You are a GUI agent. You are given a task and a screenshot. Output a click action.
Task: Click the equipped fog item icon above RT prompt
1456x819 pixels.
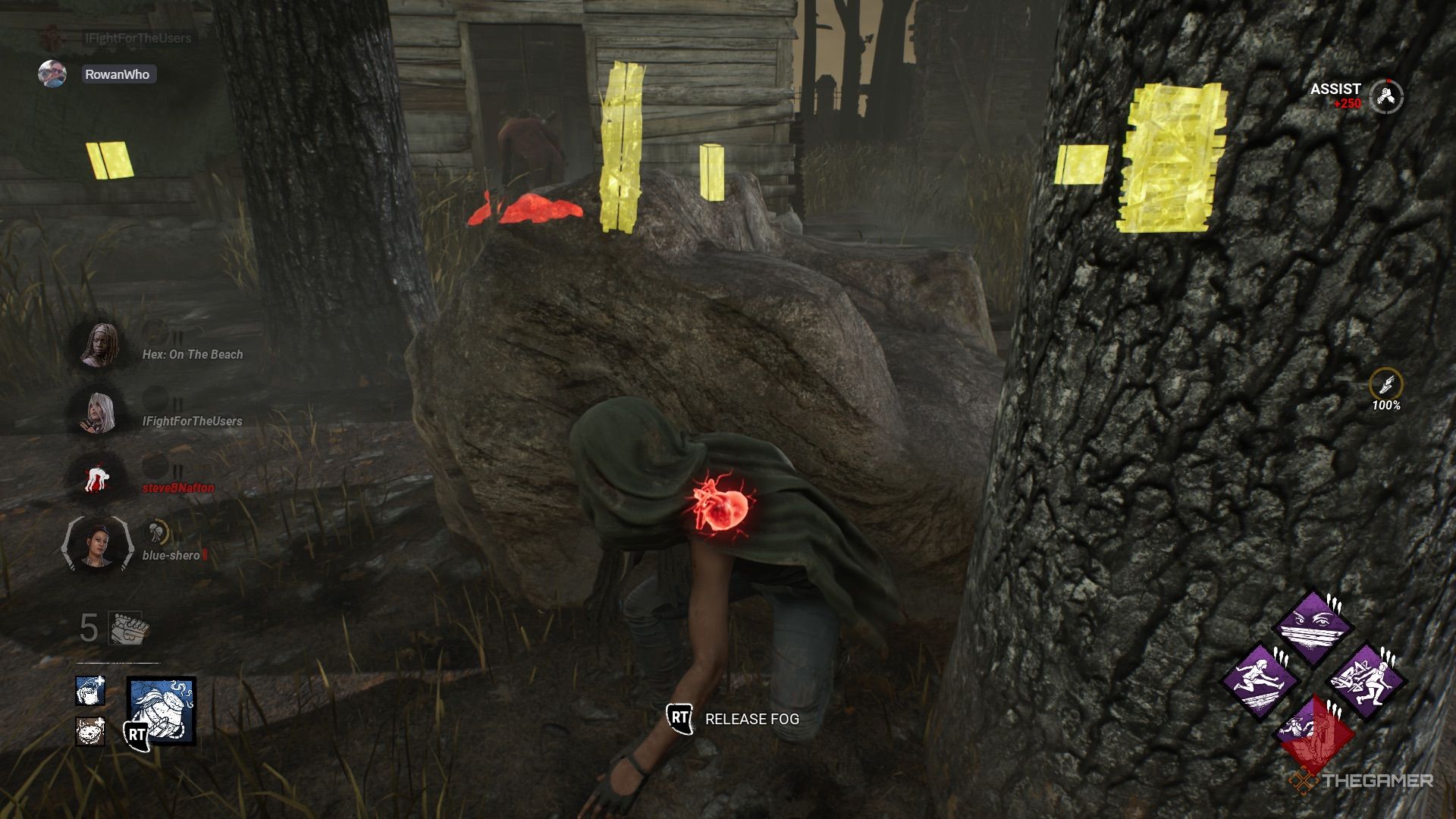click(x=160, y=711)
